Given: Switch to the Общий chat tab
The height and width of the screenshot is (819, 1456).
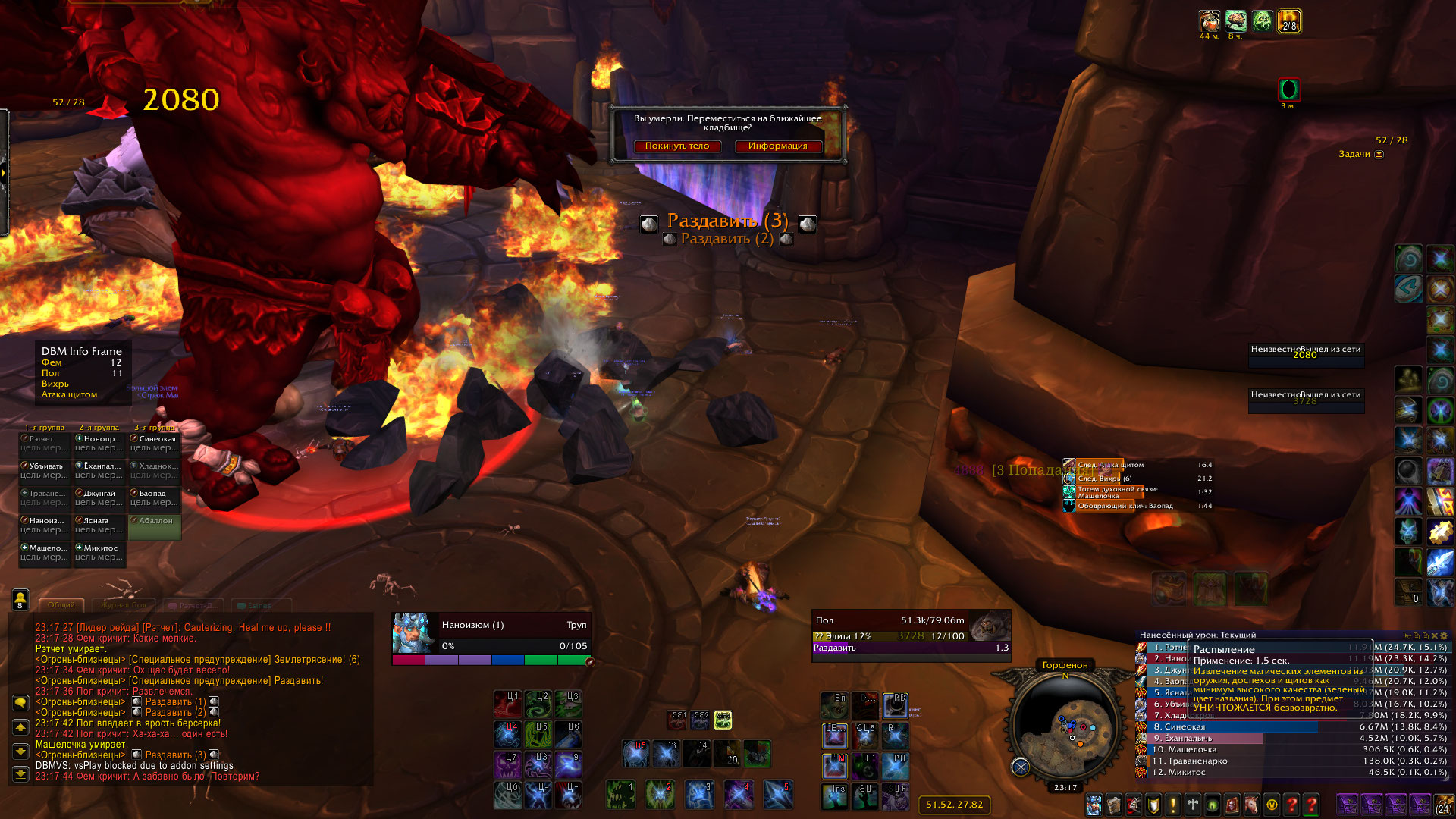Looking at the screenshot, I should point(61,605).
